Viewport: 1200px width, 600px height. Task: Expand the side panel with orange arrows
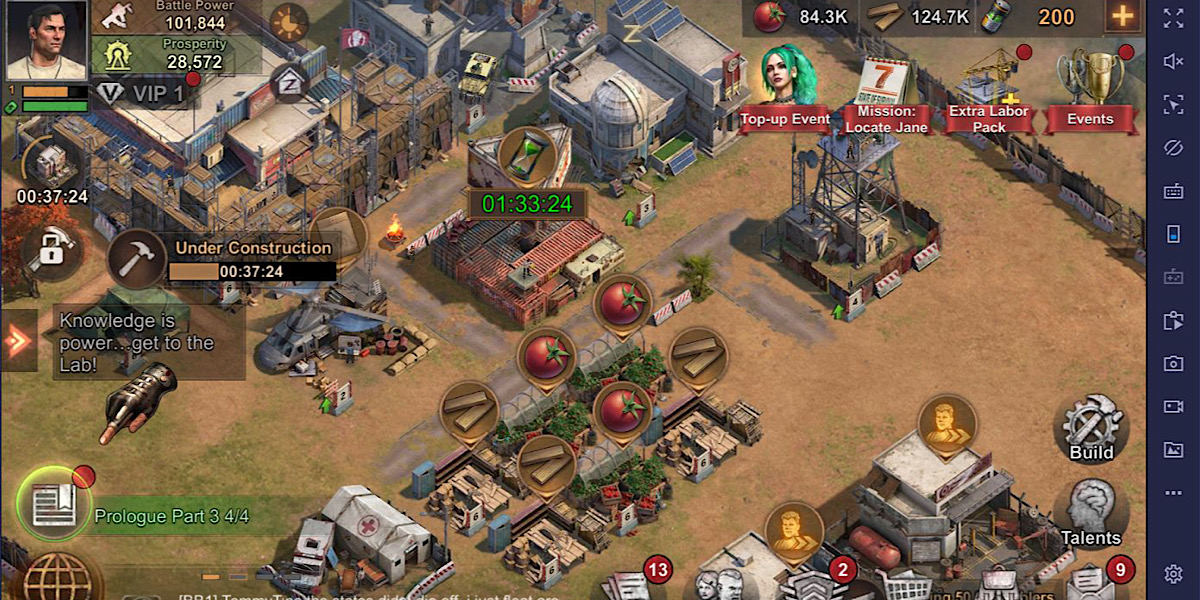coord(18,341)
